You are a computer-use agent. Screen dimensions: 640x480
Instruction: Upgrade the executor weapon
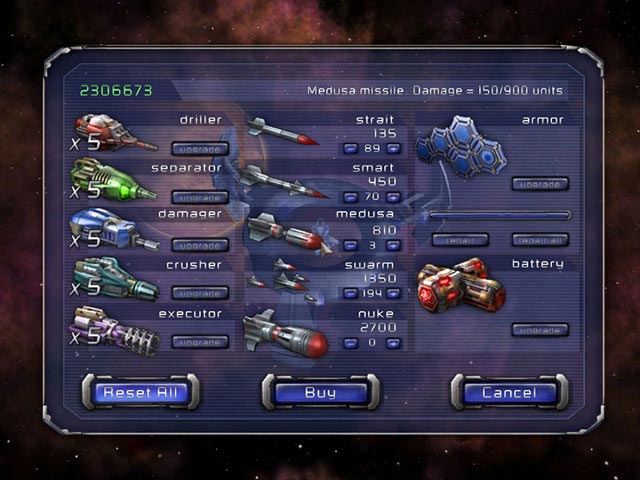click(200, 341)
